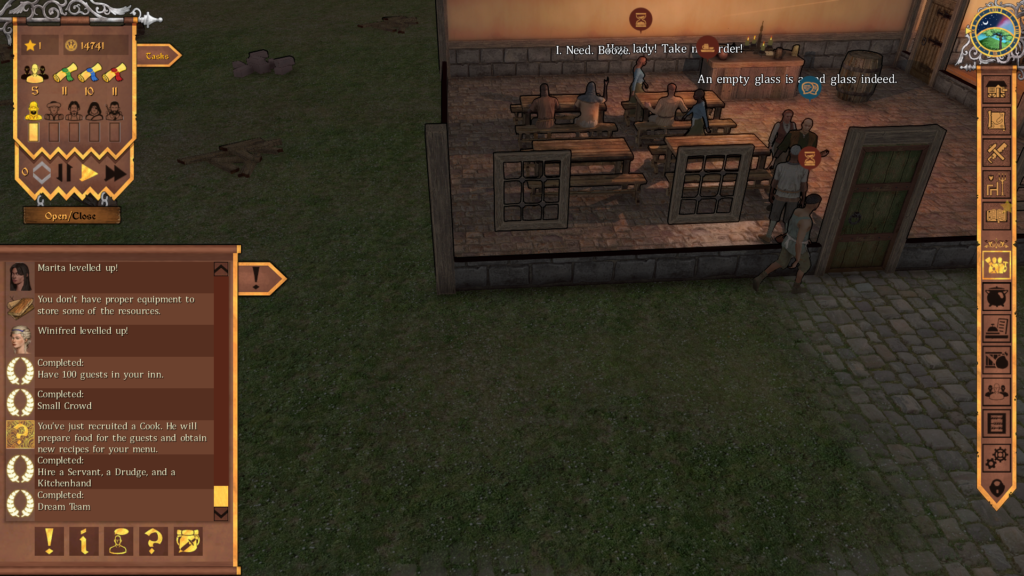Collapse the message log with exclamation tab
1024x576 pixels.
click(x=257, y=278)
